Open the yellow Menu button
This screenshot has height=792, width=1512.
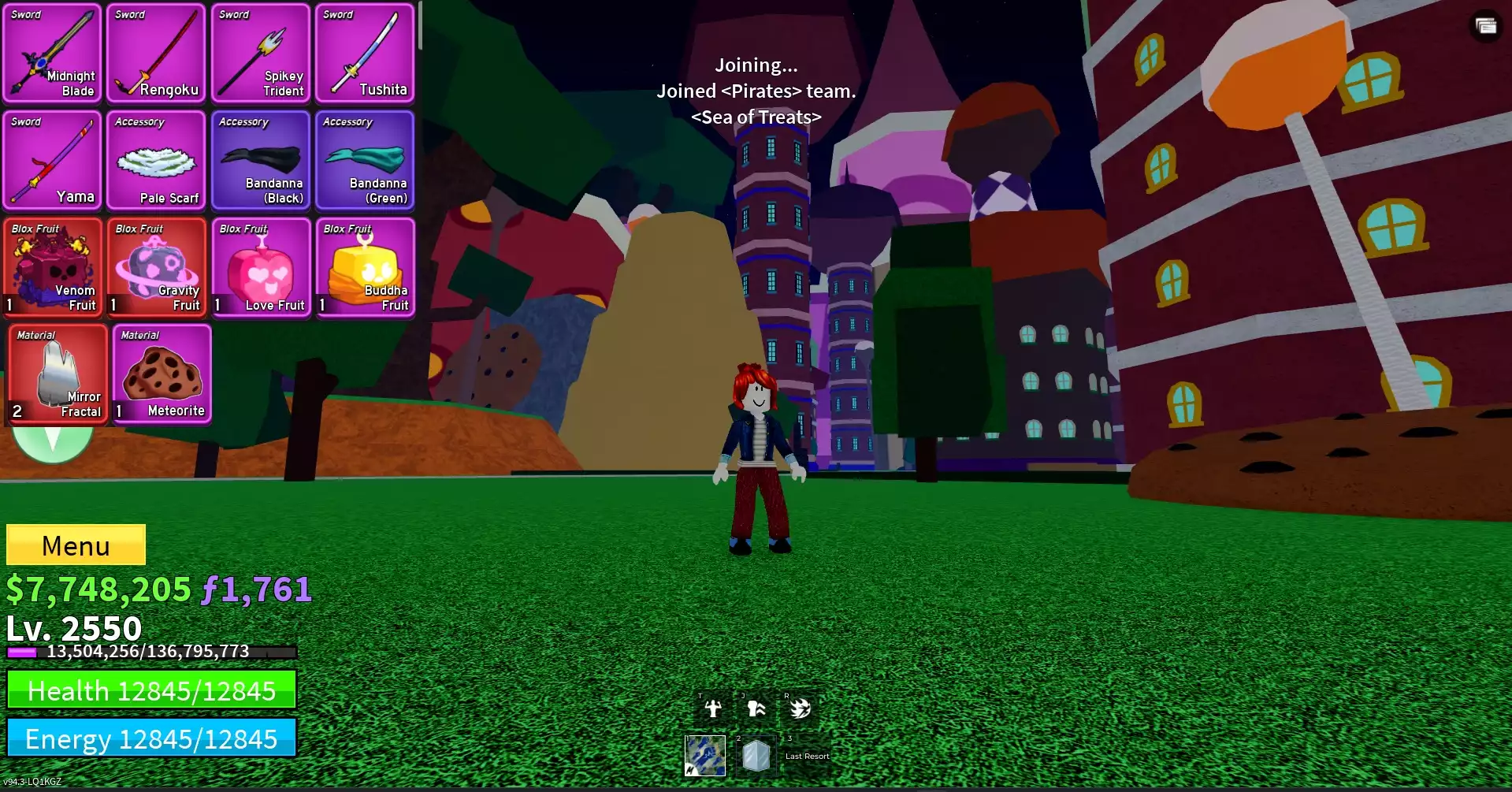coord(76,545)
